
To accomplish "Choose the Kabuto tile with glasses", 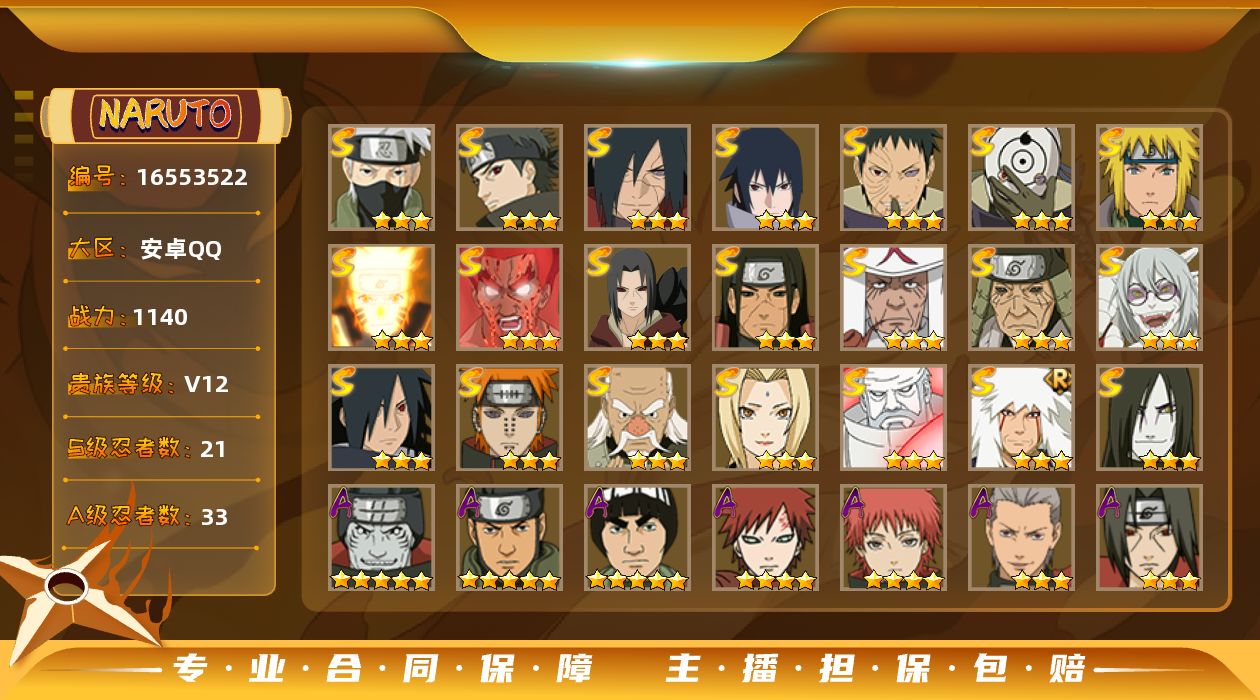I will (1149, 297).
